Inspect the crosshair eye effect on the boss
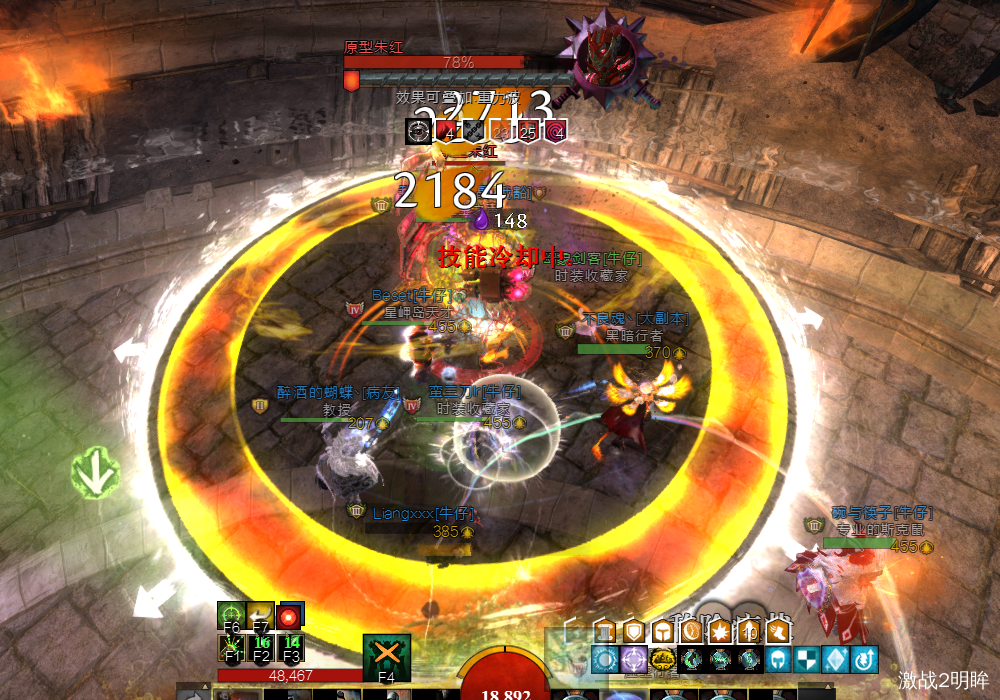 pyautogui.click(x=418, y=131)
